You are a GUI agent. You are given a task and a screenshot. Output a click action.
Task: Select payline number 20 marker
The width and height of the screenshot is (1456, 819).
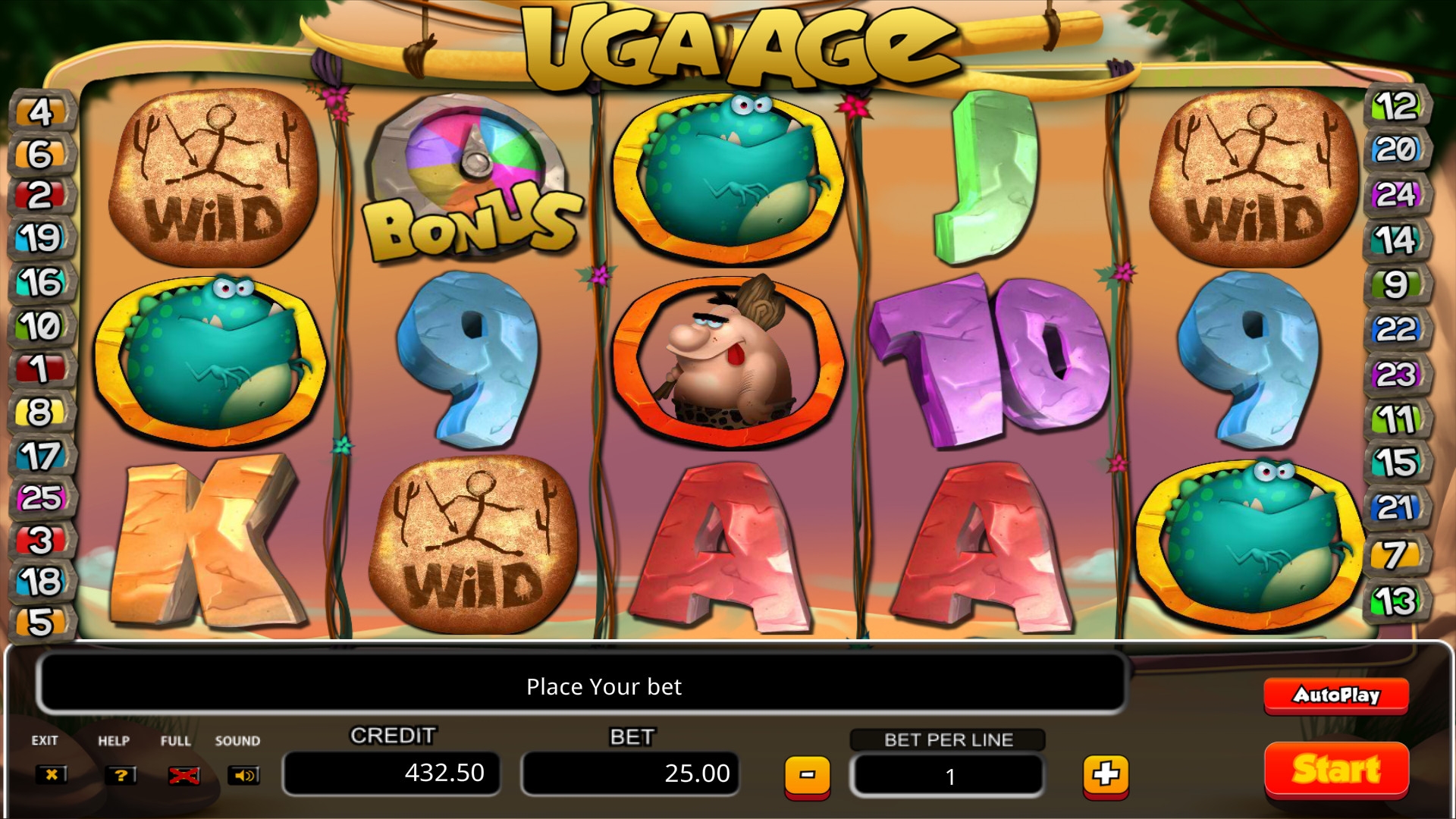(1396, 149)
